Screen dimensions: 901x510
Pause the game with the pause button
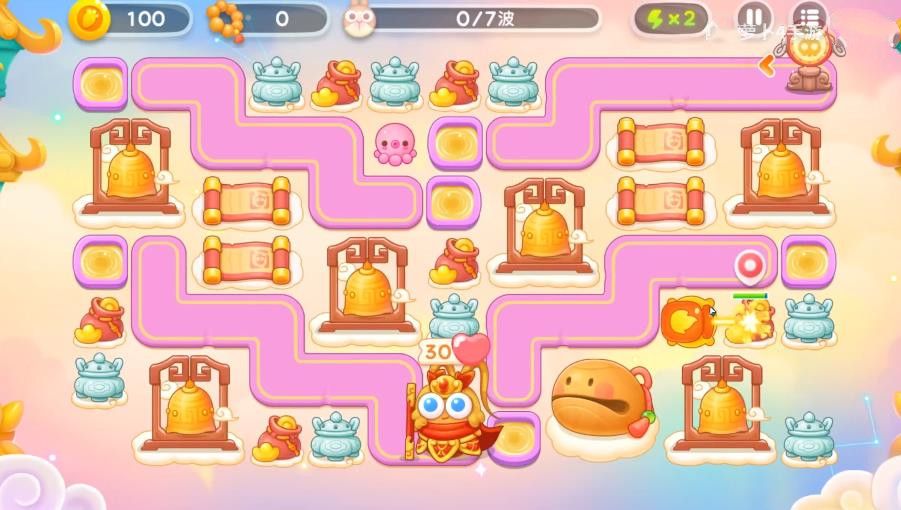(753, 18)
